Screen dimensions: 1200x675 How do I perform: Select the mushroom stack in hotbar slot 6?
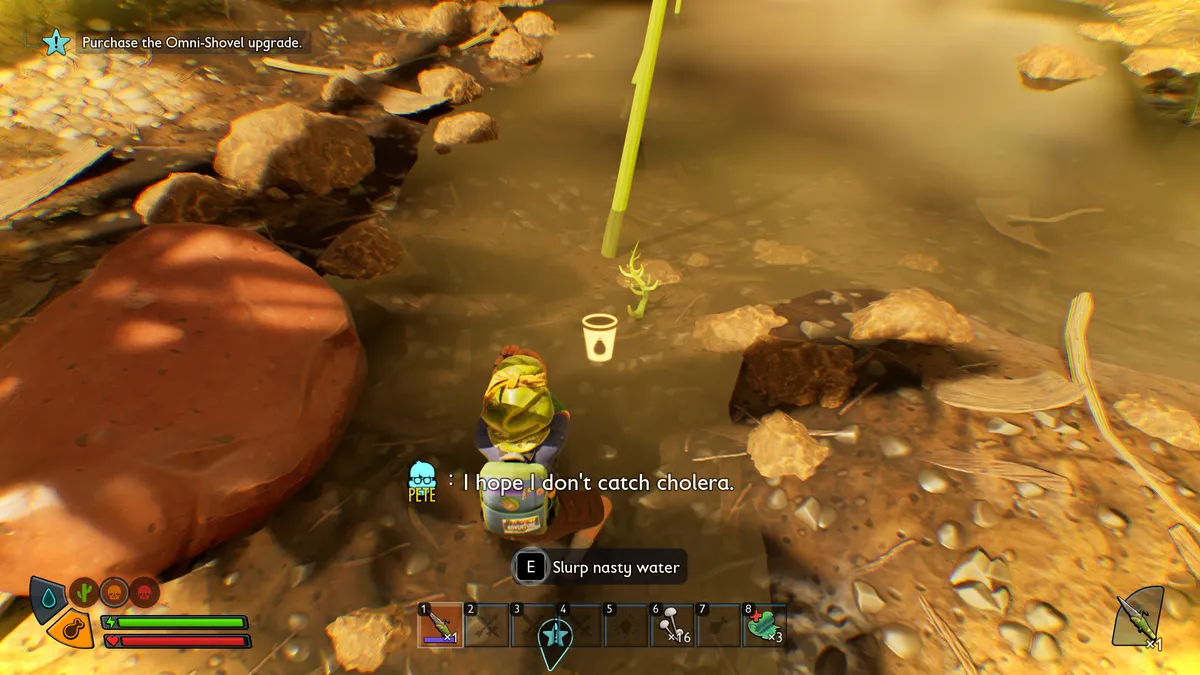coord(672,625)
